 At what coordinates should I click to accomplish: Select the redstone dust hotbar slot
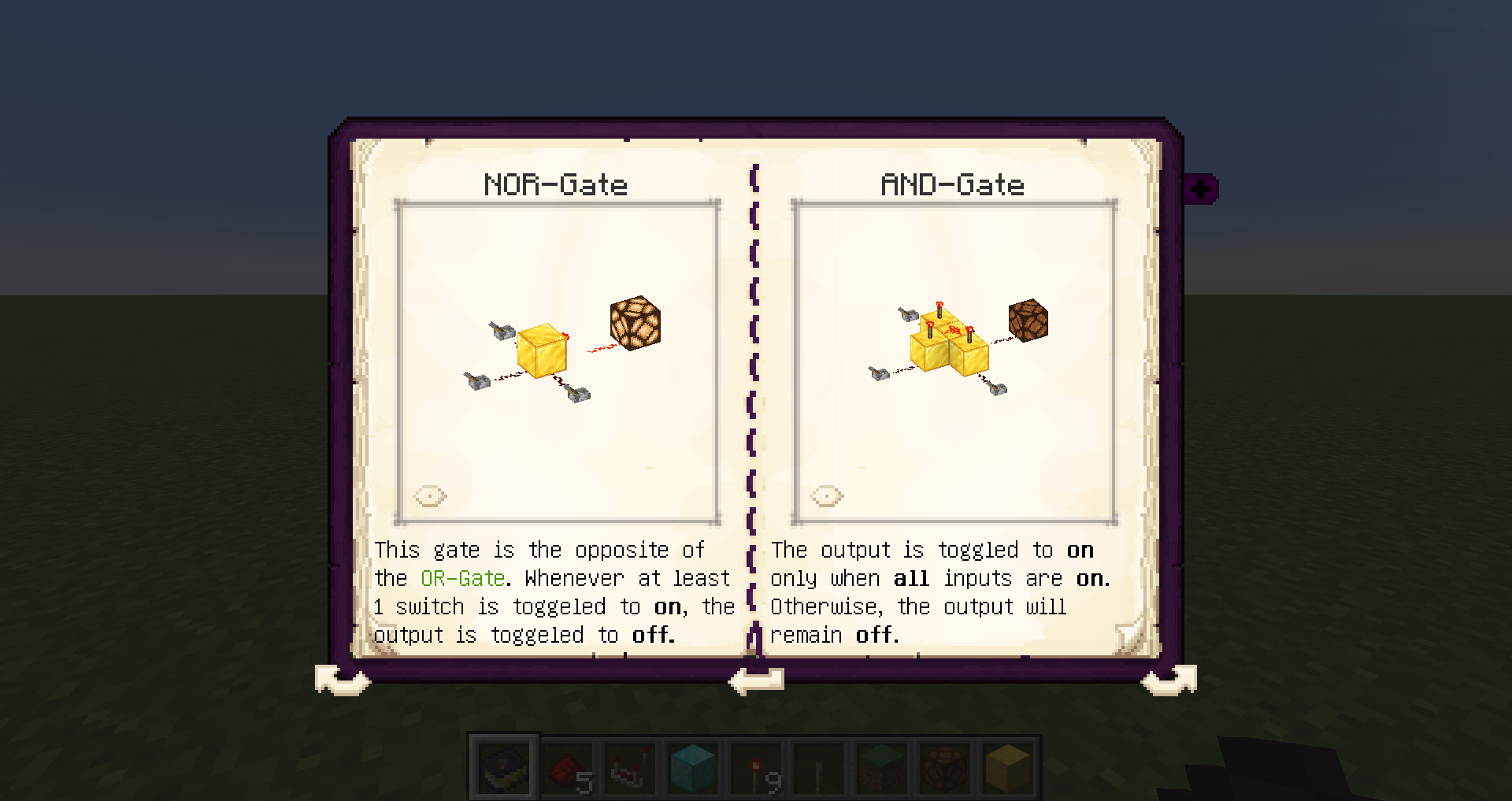pos(567,767)
